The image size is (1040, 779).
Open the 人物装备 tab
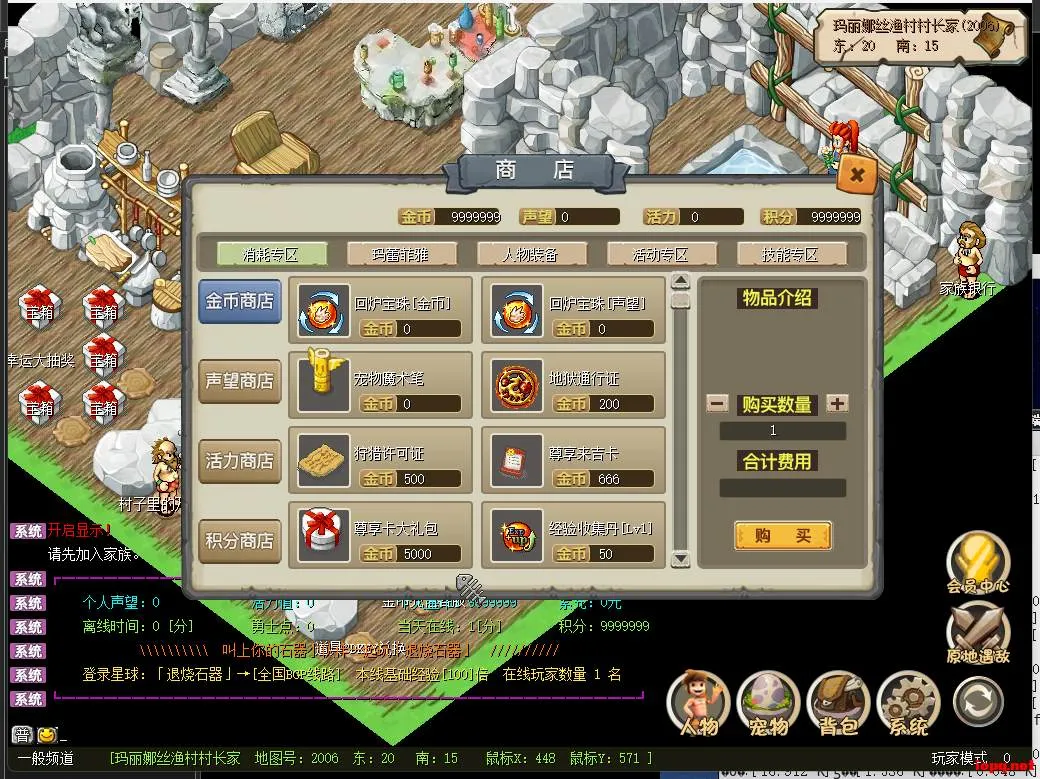click(531, 254)
